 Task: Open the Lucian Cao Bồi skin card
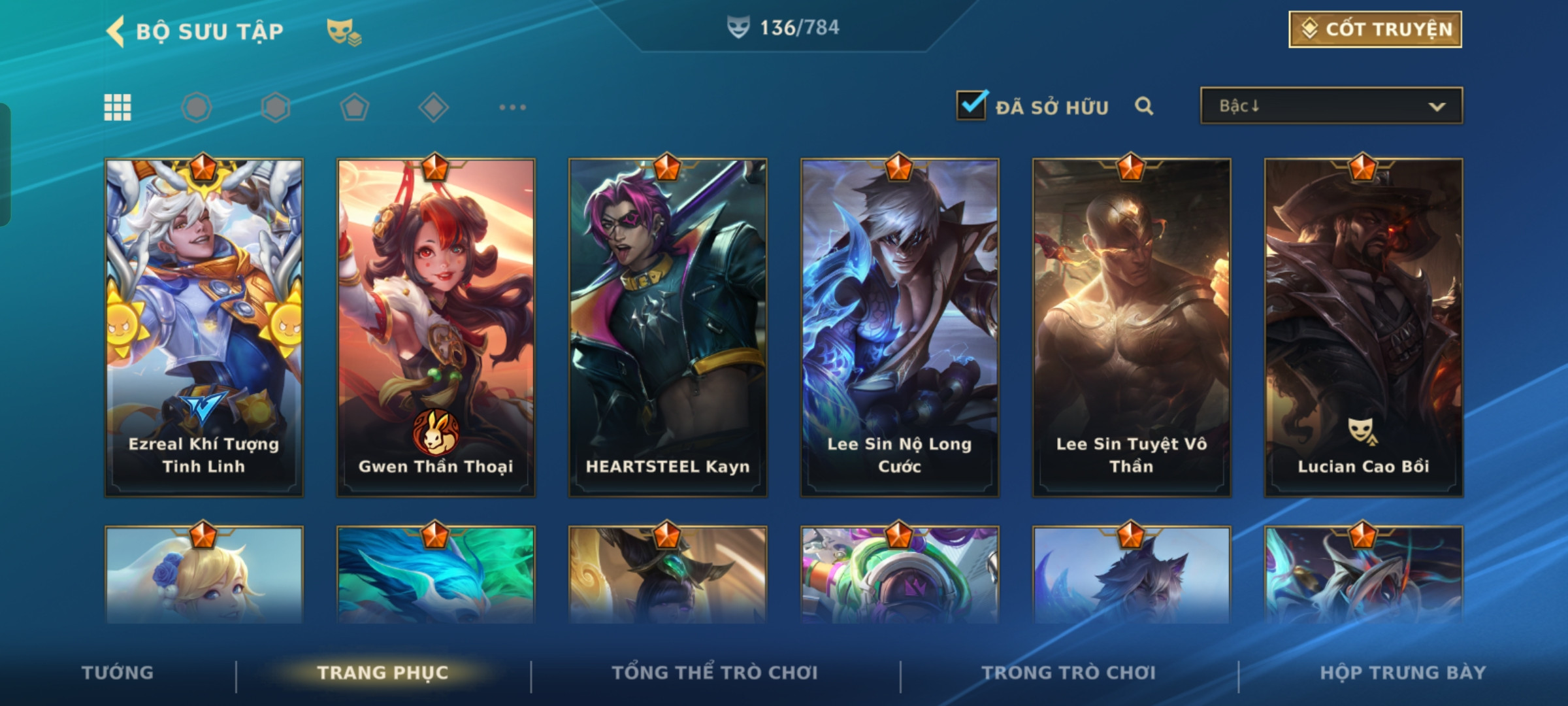[1364, 327]
